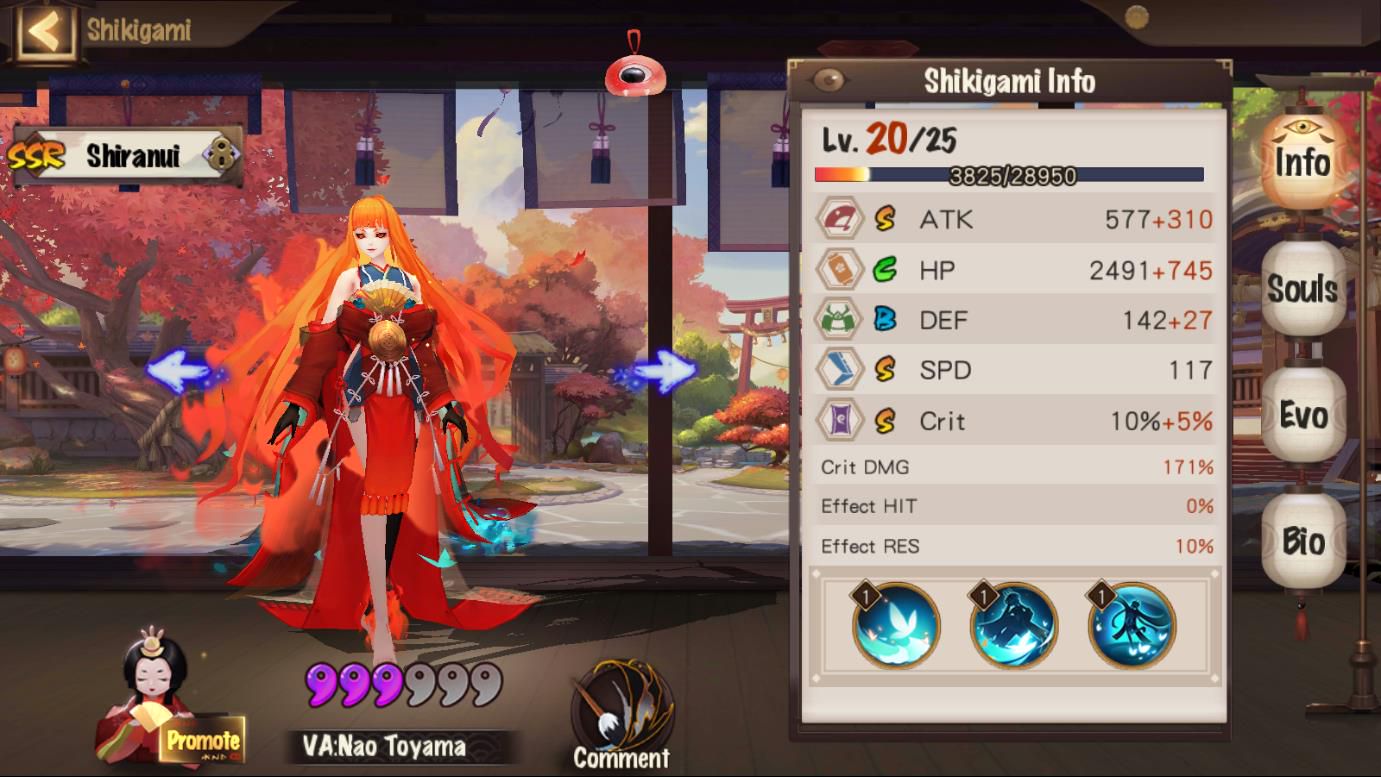The image size is (1381, 777).
Task: Show the Bio lantern tab
Action: [x=1303, y=541]
